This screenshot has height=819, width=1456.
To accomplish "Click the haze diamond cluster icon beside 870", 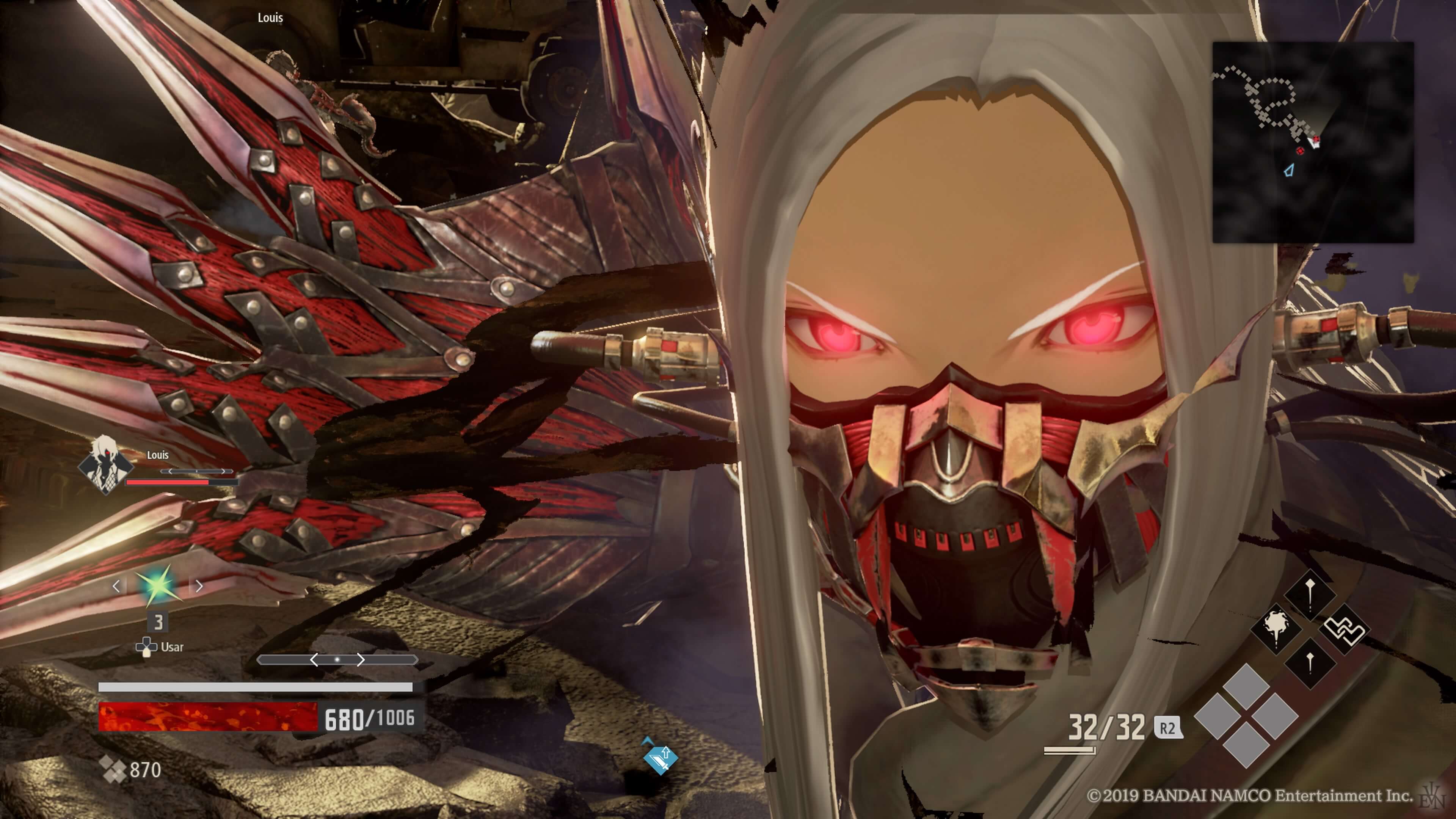I will coord(113,769).
